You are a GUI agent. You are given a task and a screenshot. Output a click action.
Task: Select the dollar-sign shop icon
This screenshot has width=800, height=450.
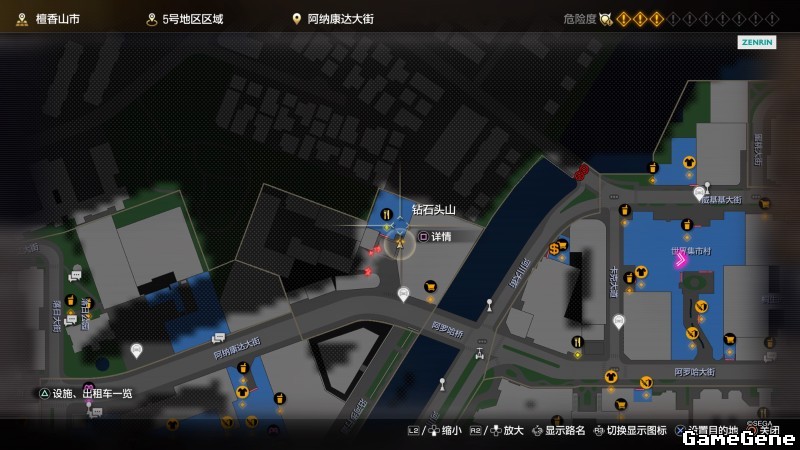pos(554,248)
